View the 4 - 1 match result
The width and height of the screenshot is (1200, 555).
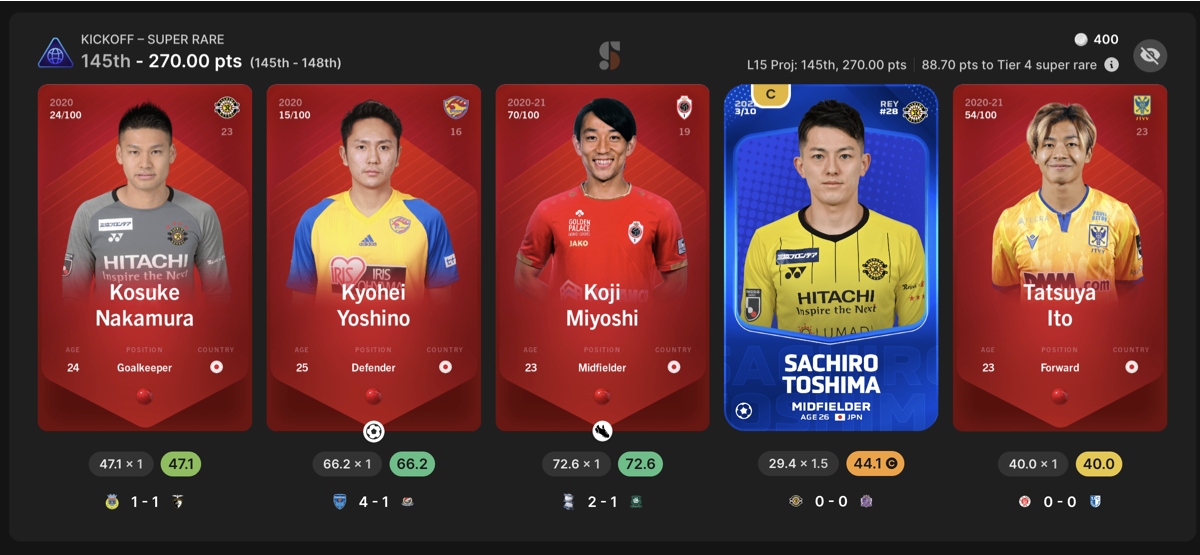pos(374,501)
